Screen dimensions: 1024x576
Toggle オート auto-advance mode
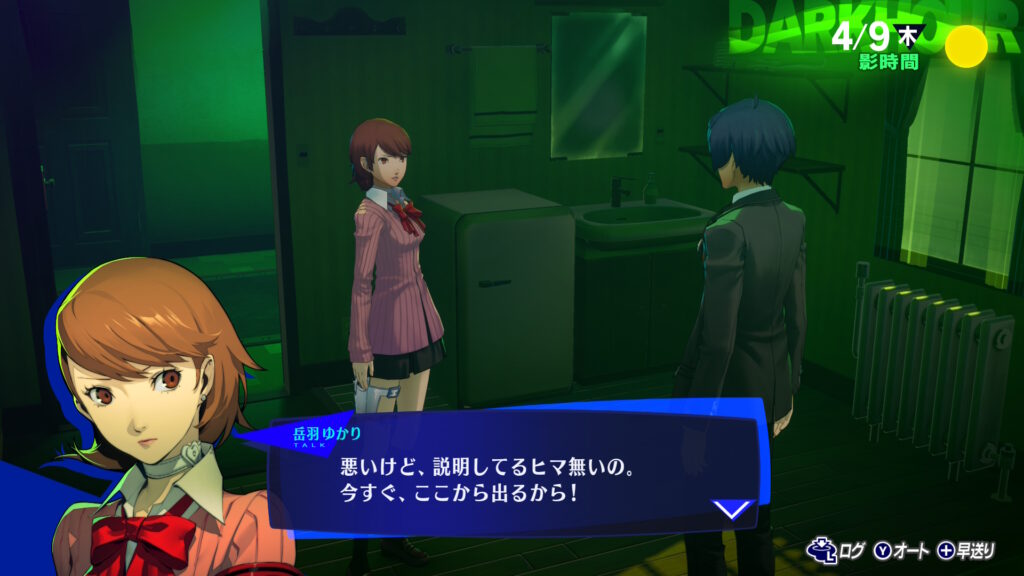point(903,550)
